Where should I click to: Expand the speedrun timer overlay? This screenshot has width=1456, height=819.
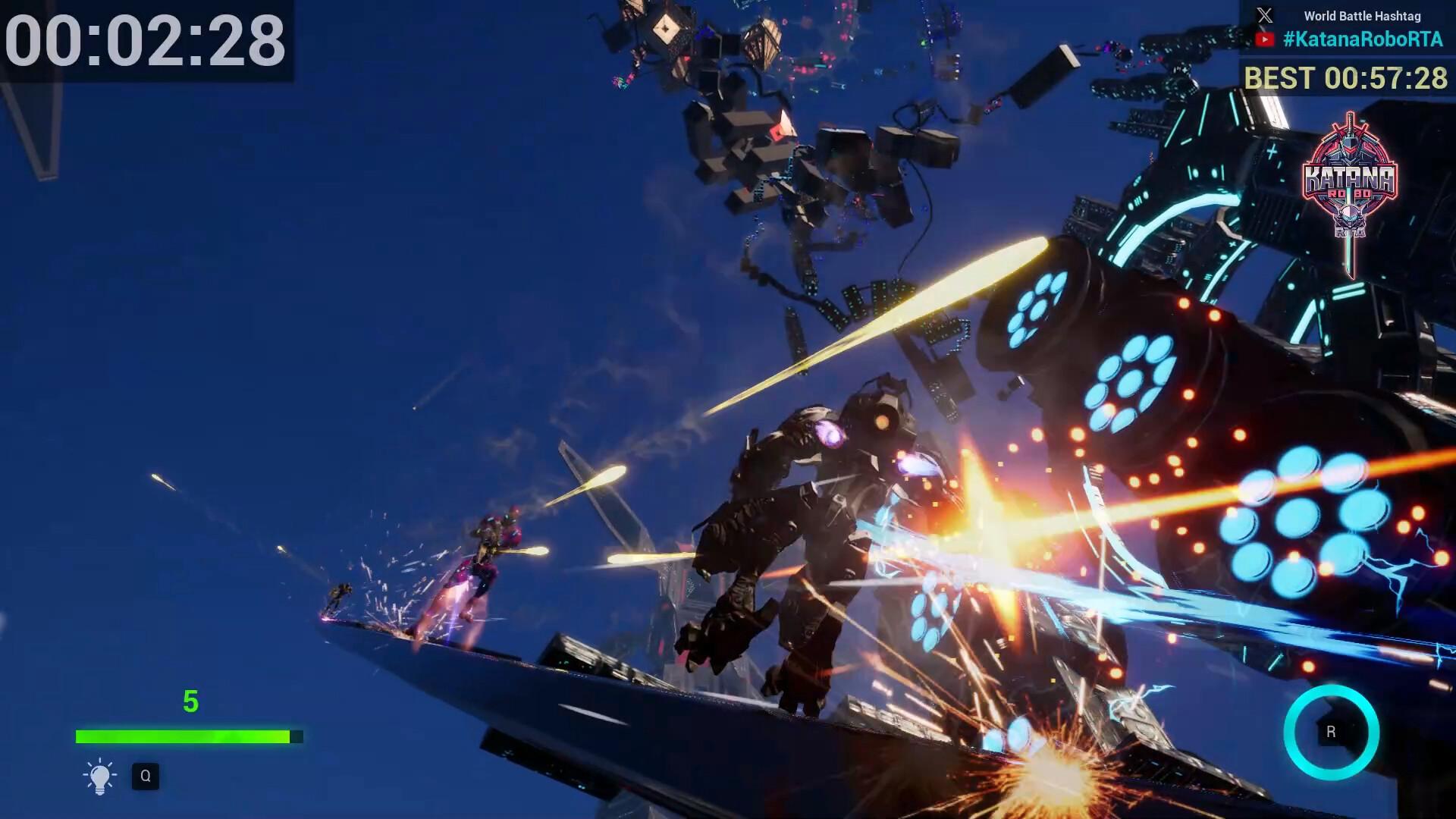[x=146, y=42]
